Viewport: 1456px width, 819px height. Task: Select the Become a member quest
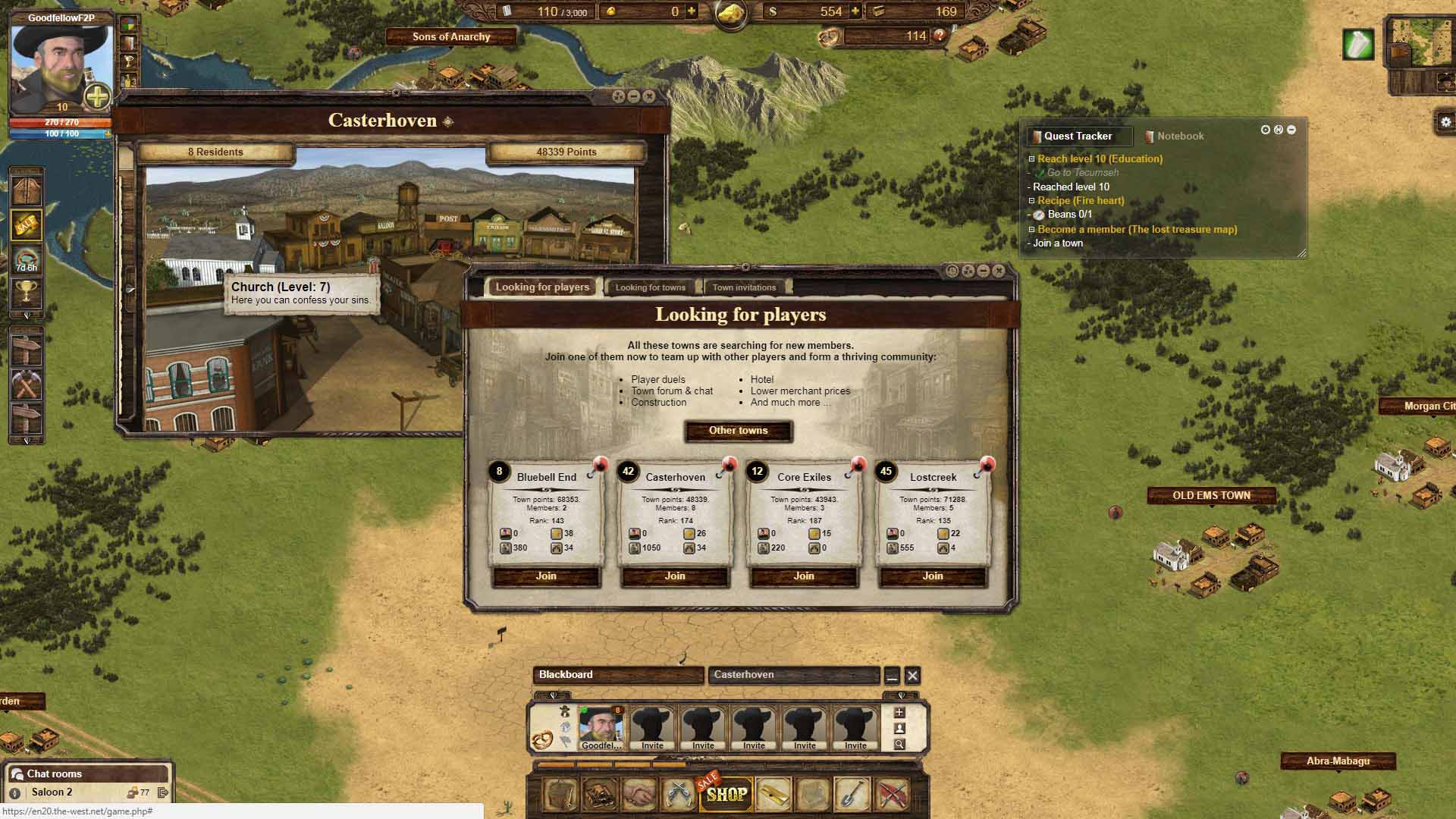click(1137, 230)
